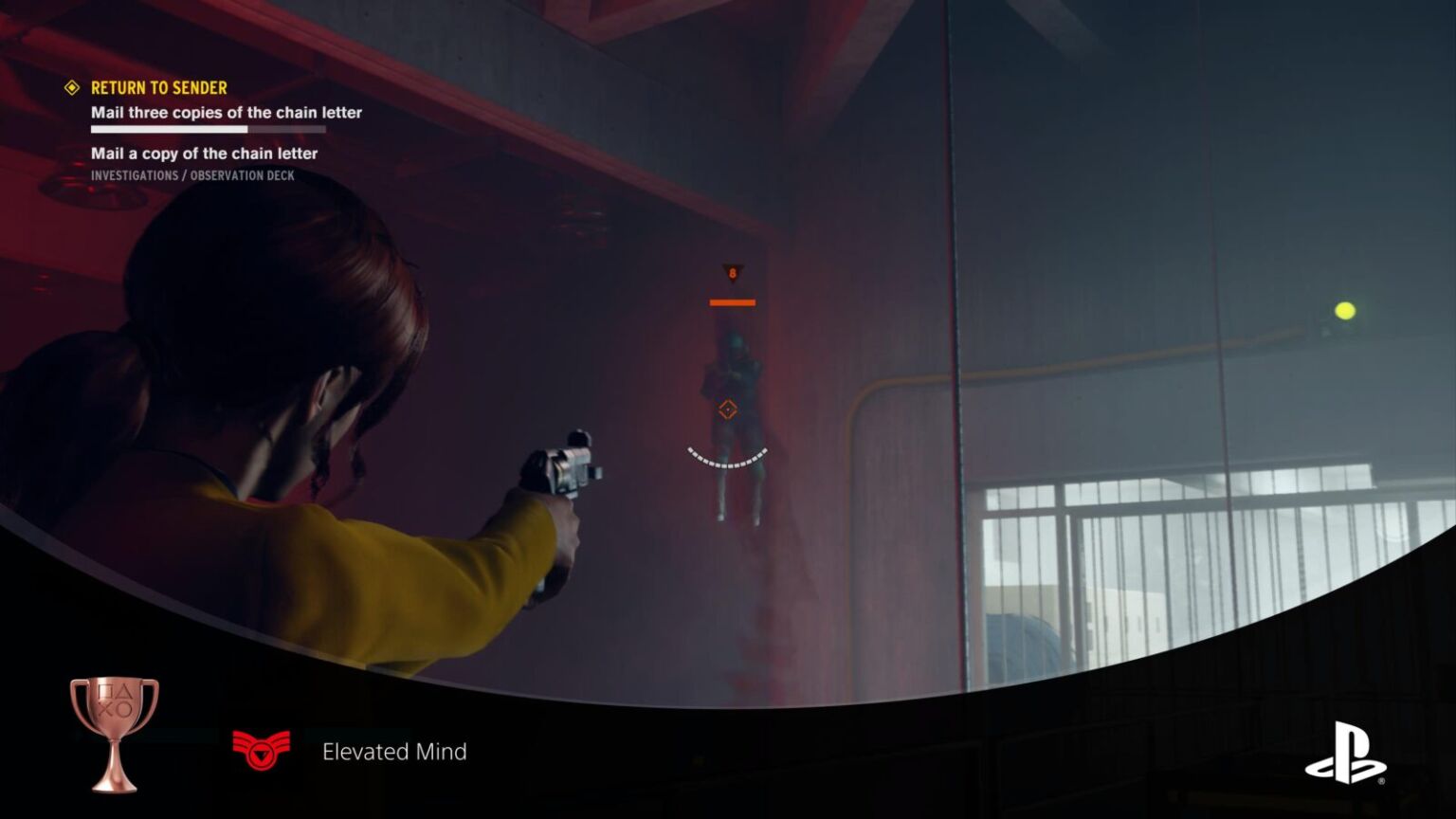1456x819 pixels.
Task: Select the bronze PlayStation trophy icon
Action: [x=109, y=730]
